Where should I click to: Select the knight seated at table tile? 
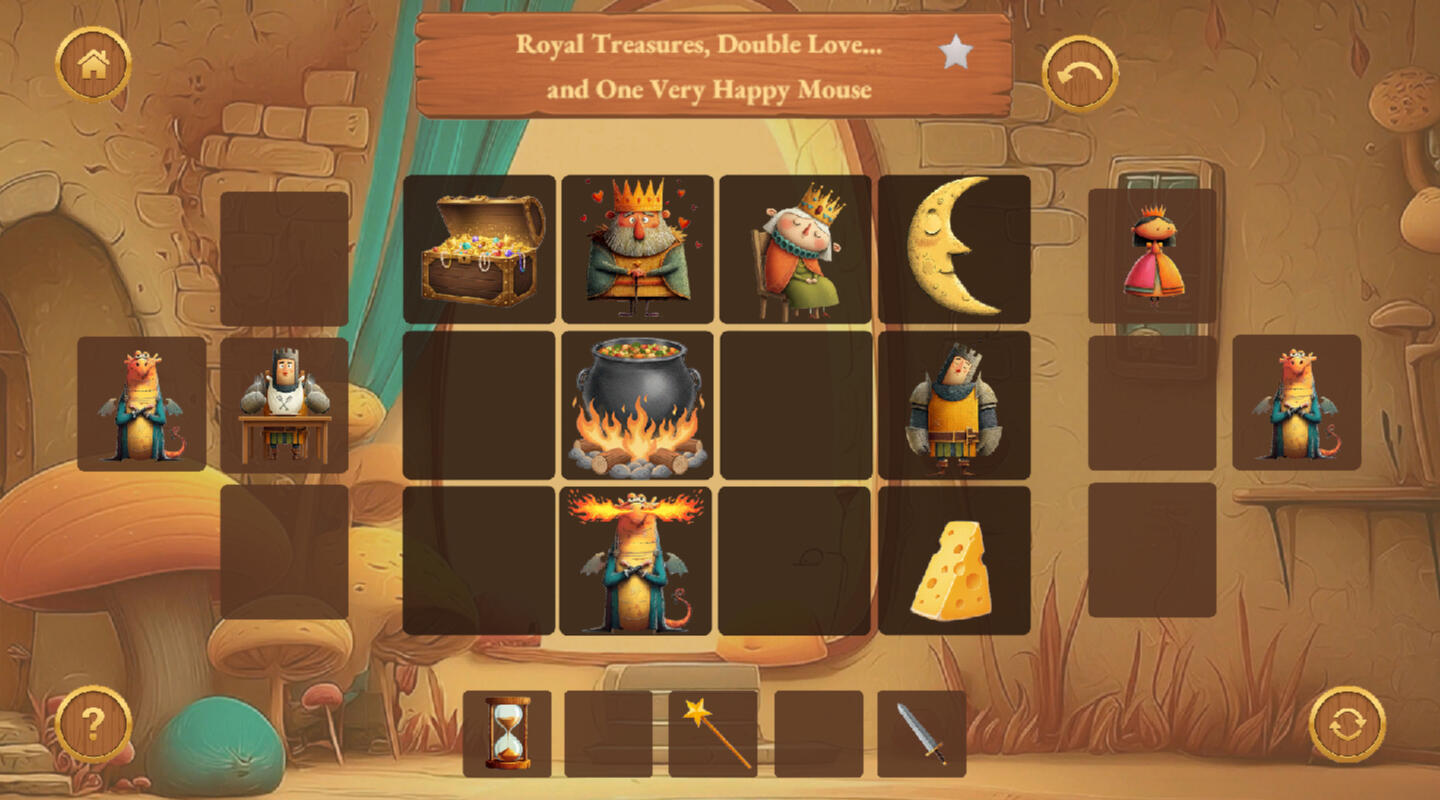[284, 405]
